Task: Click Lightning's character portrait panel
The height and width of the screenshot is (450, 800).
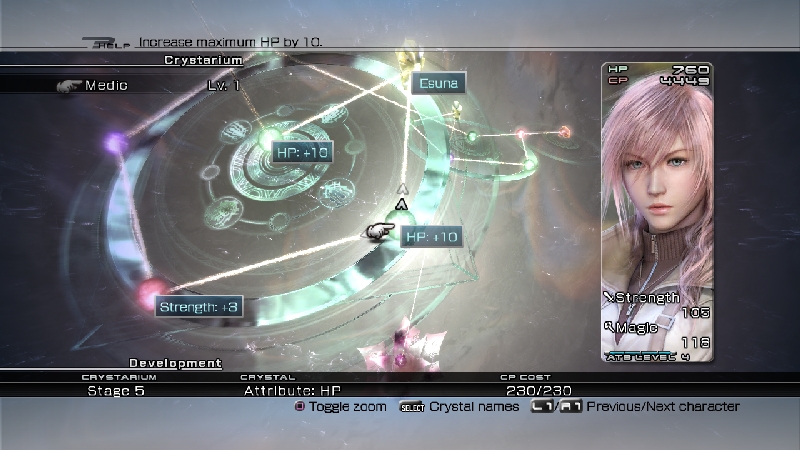Action: 656,210
